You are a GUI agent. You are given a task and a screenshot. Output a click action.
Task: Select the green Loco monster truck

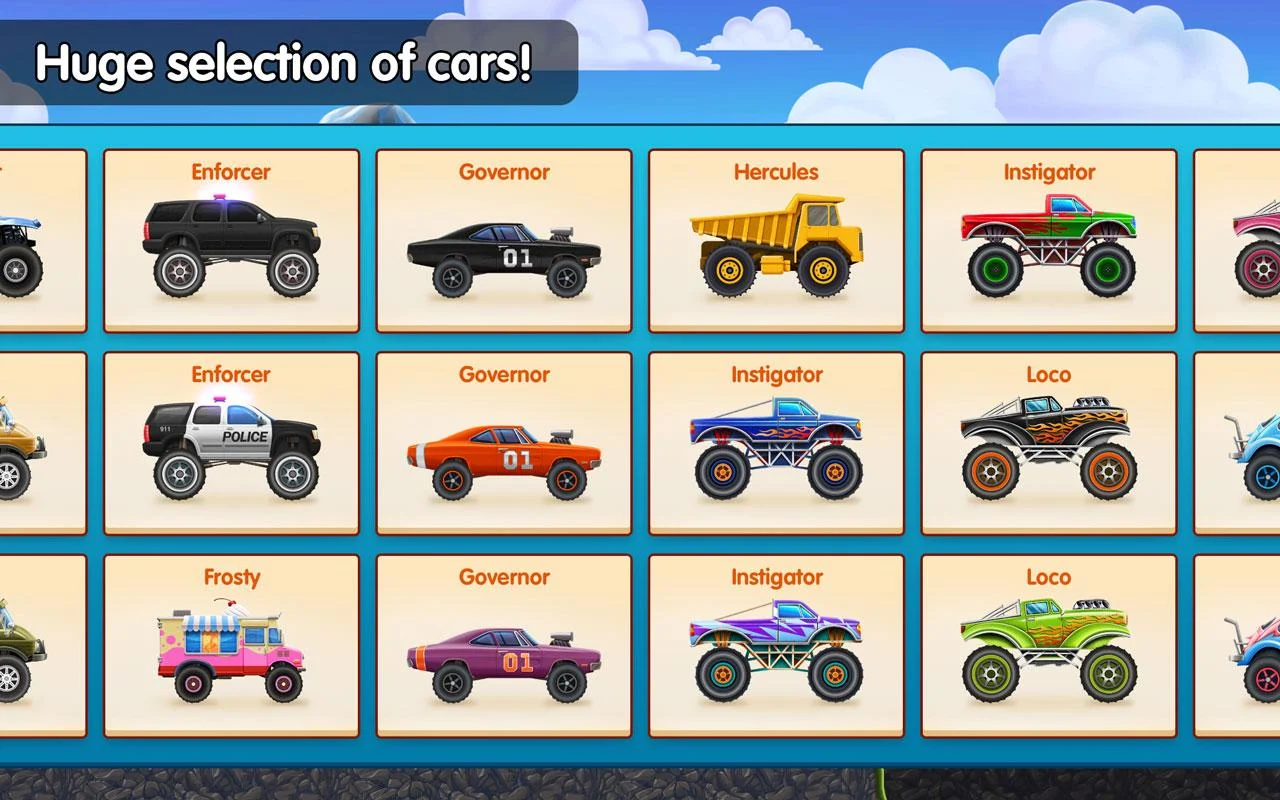(x=1048, y=647)
